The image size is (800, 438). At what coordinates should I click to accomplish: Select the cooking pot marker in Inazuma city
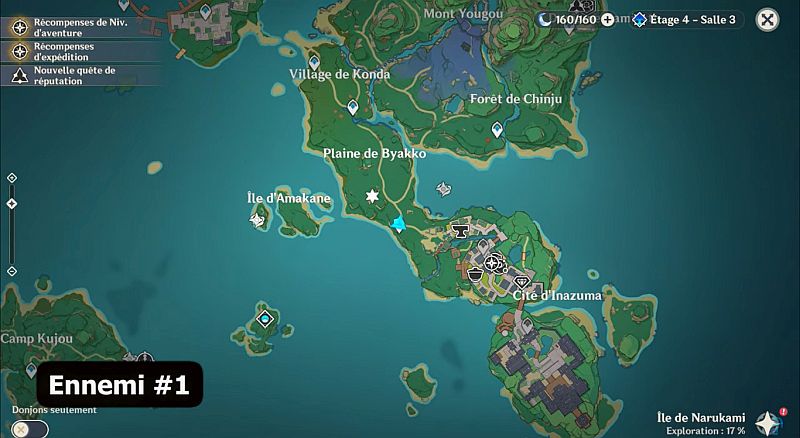coord(477,273)
